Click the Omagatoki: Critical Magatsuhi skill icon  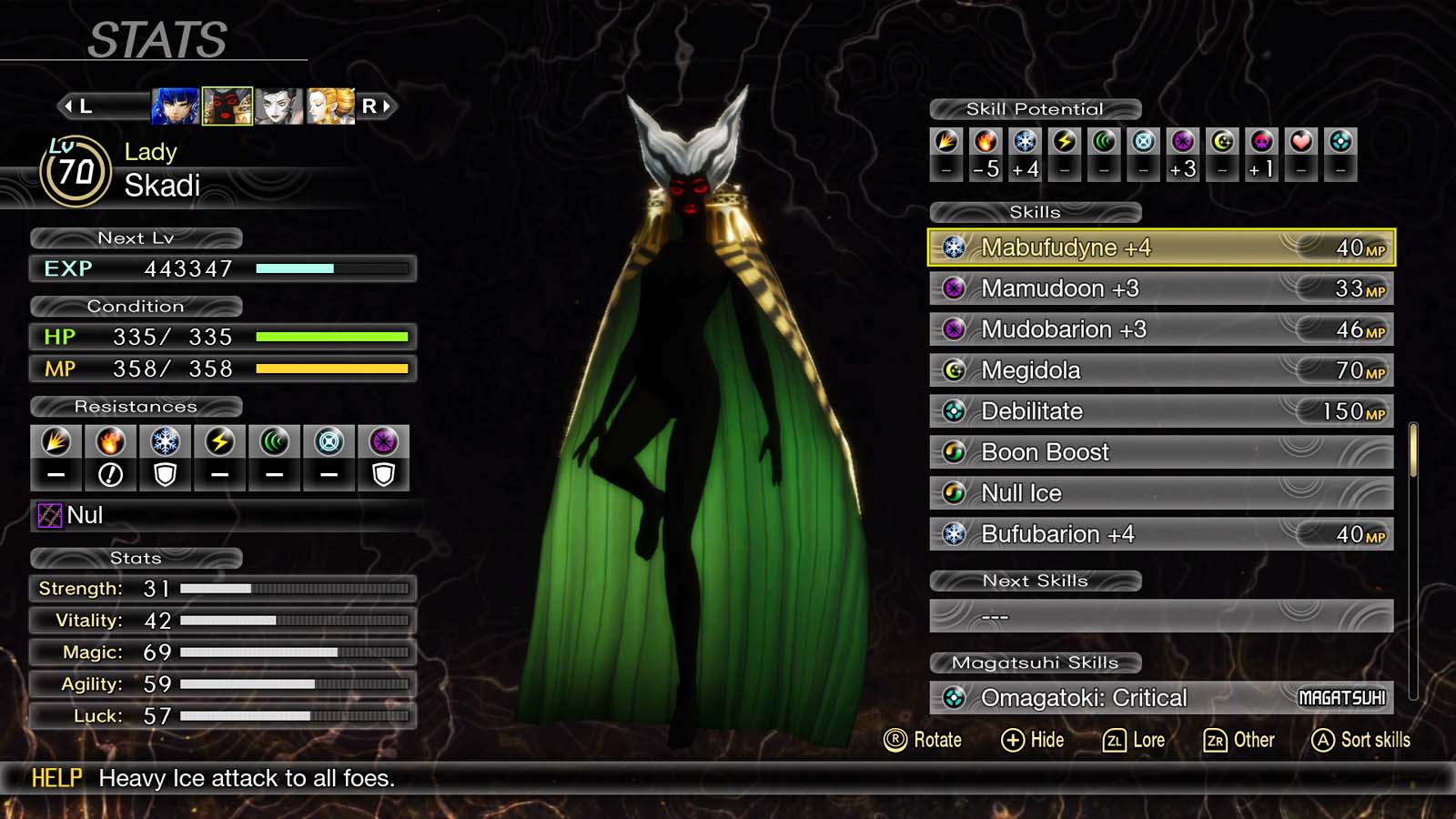[x=956, y=697]
